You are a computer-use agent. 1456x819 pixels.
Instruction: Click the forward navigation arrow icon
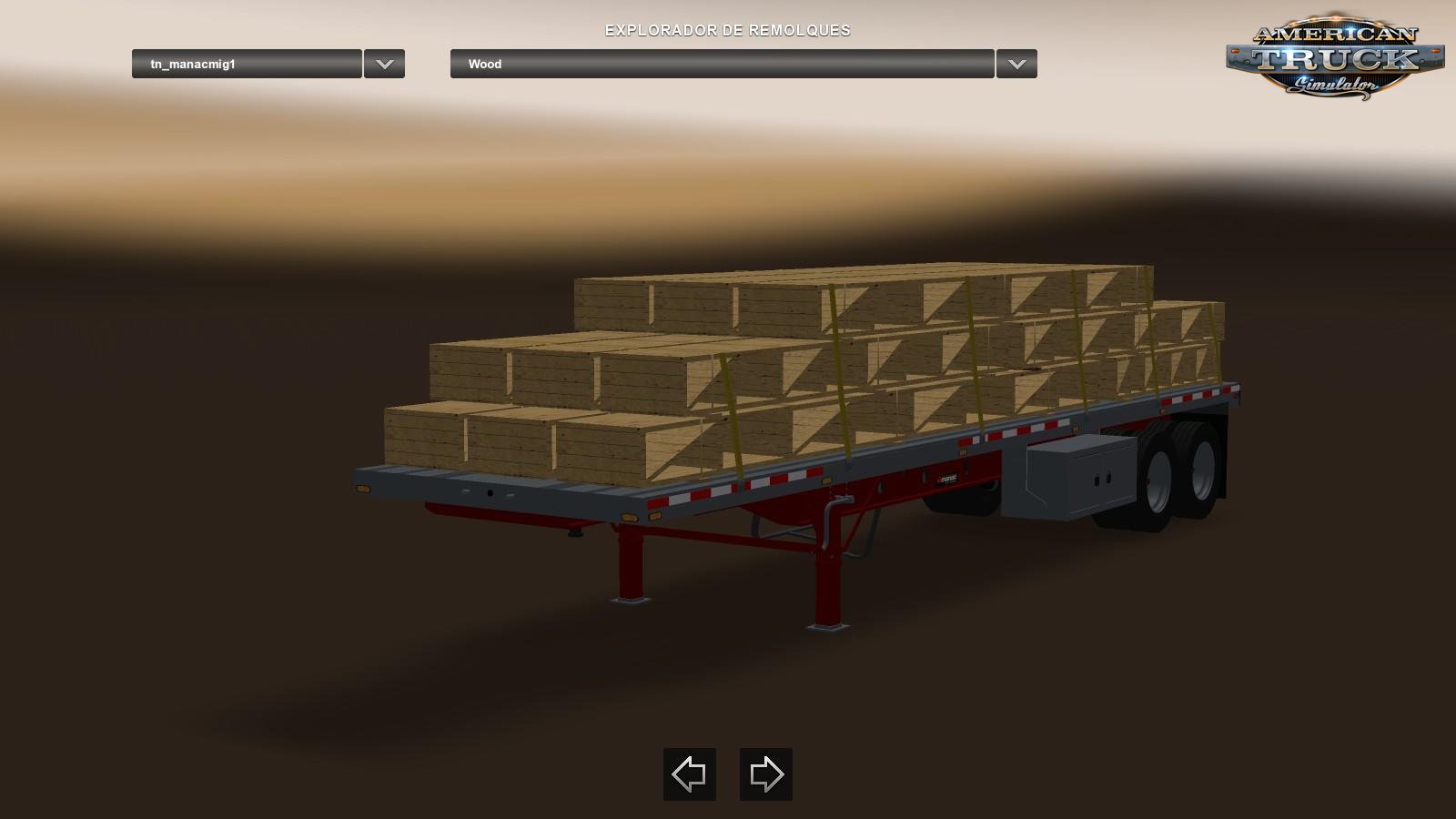pos(765,774)
